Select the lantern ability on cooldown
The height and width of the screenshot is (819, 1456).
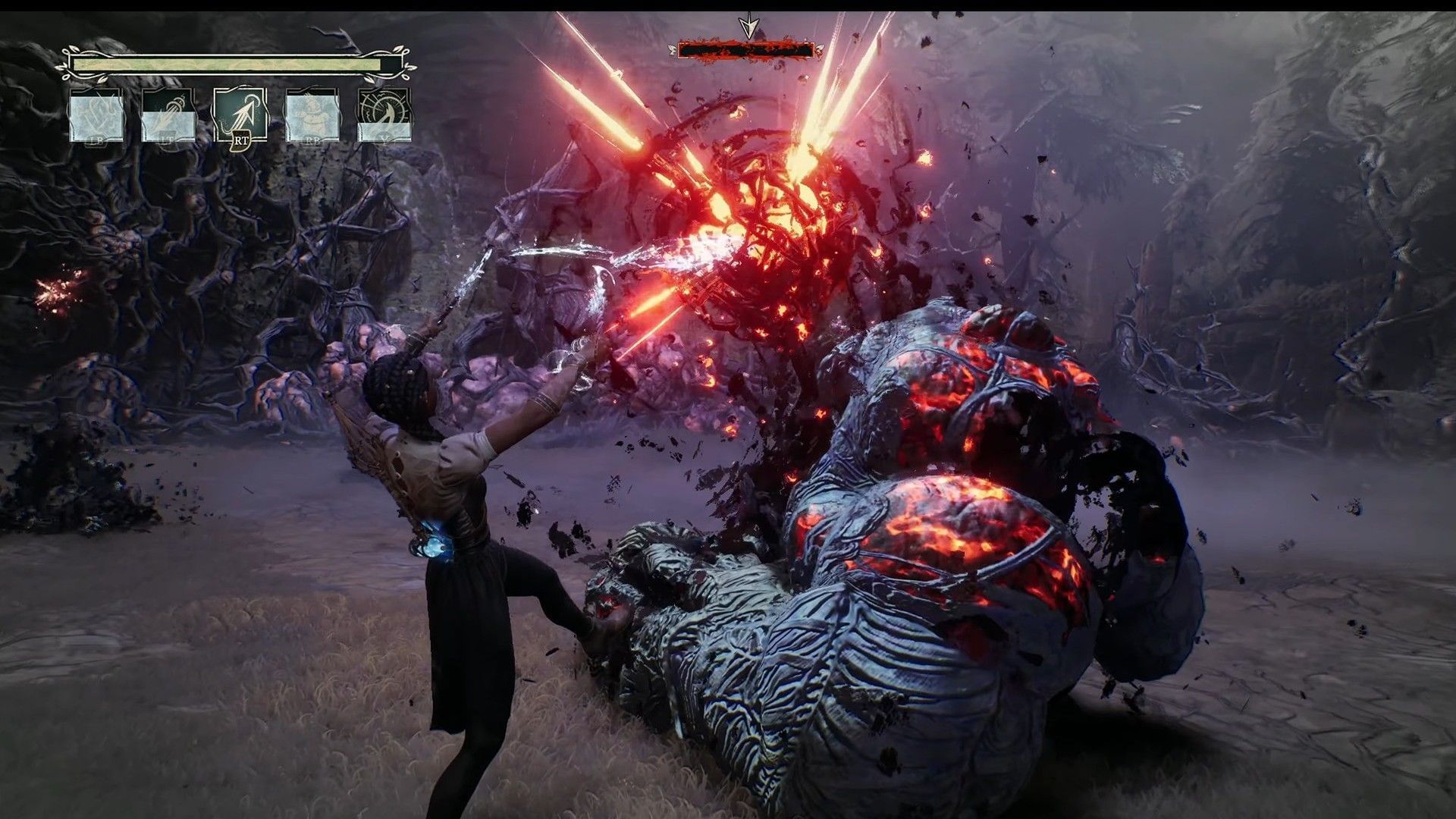click(168, 115)
